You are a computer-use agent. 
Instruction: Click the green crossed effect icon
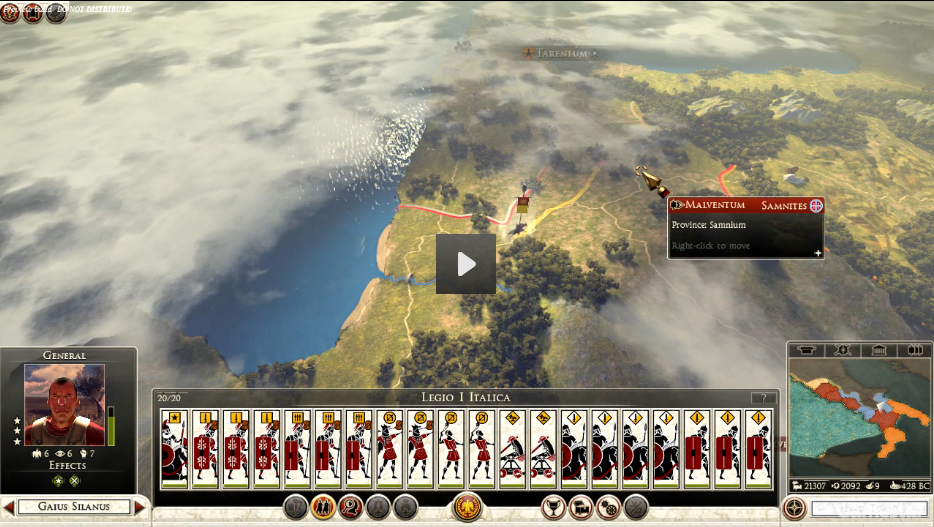74,481
